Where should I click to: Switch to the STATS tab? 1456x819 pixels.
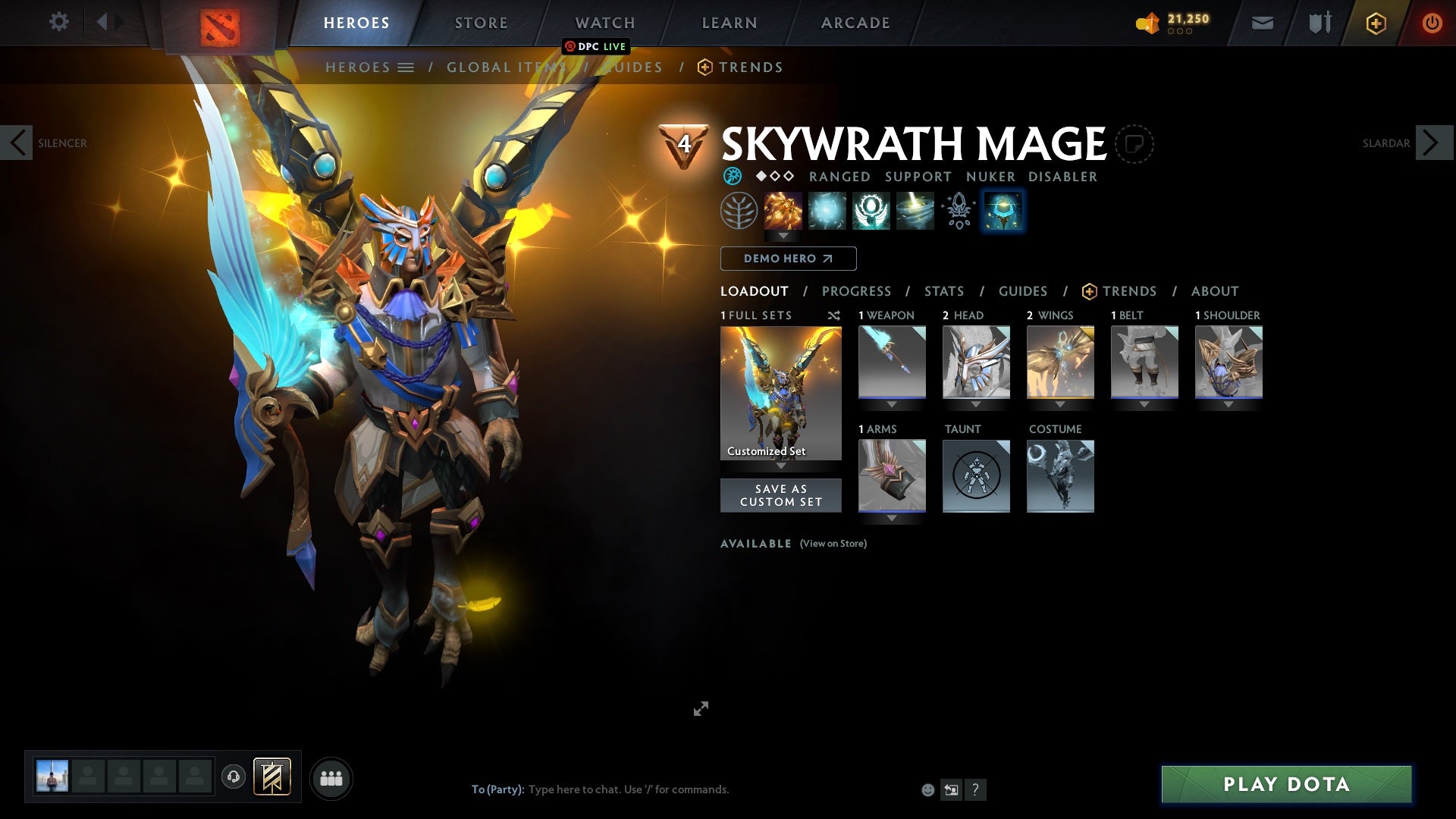943,291
